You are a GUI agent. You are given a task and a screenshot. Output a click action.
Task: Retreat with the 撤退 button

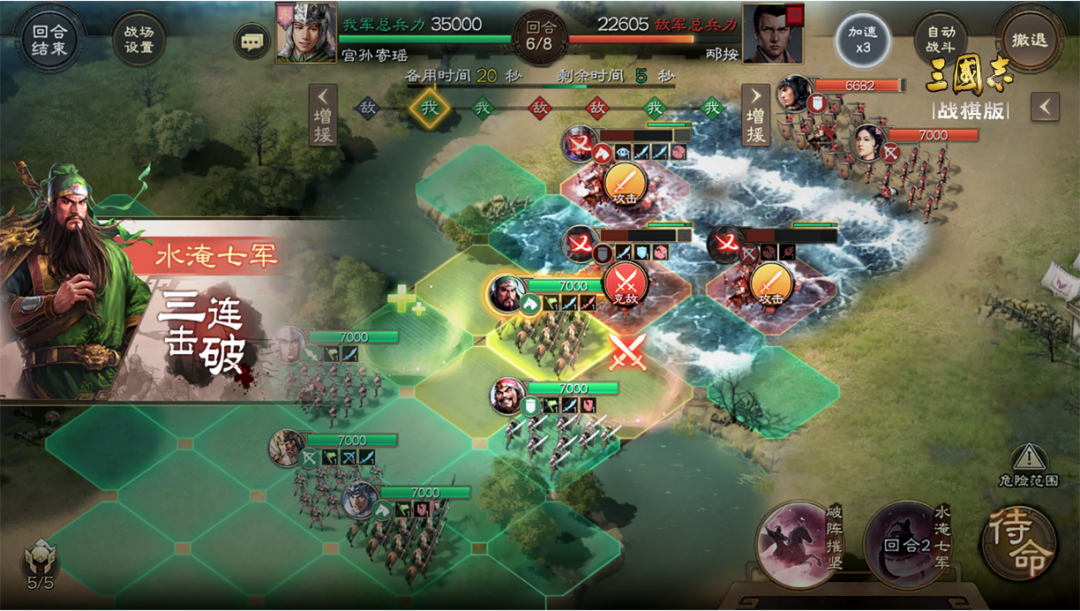pyautogui.click(x=1028, y=40)
